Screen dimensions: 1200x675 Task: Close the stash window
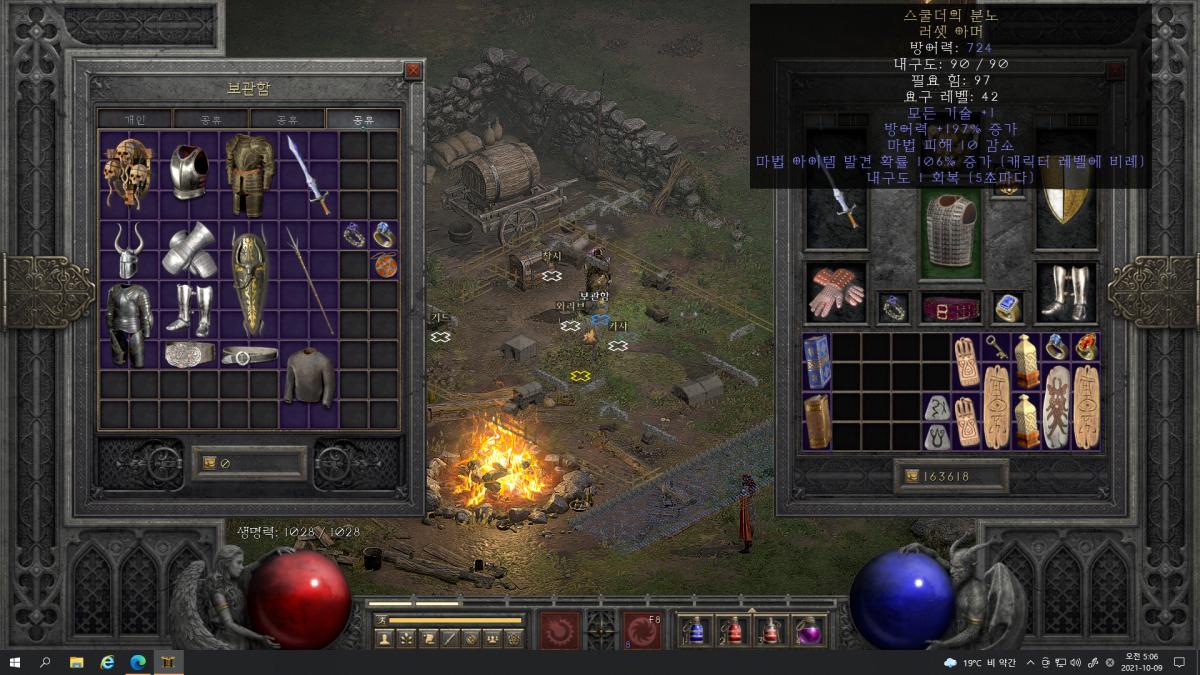[x=413, y=71]
